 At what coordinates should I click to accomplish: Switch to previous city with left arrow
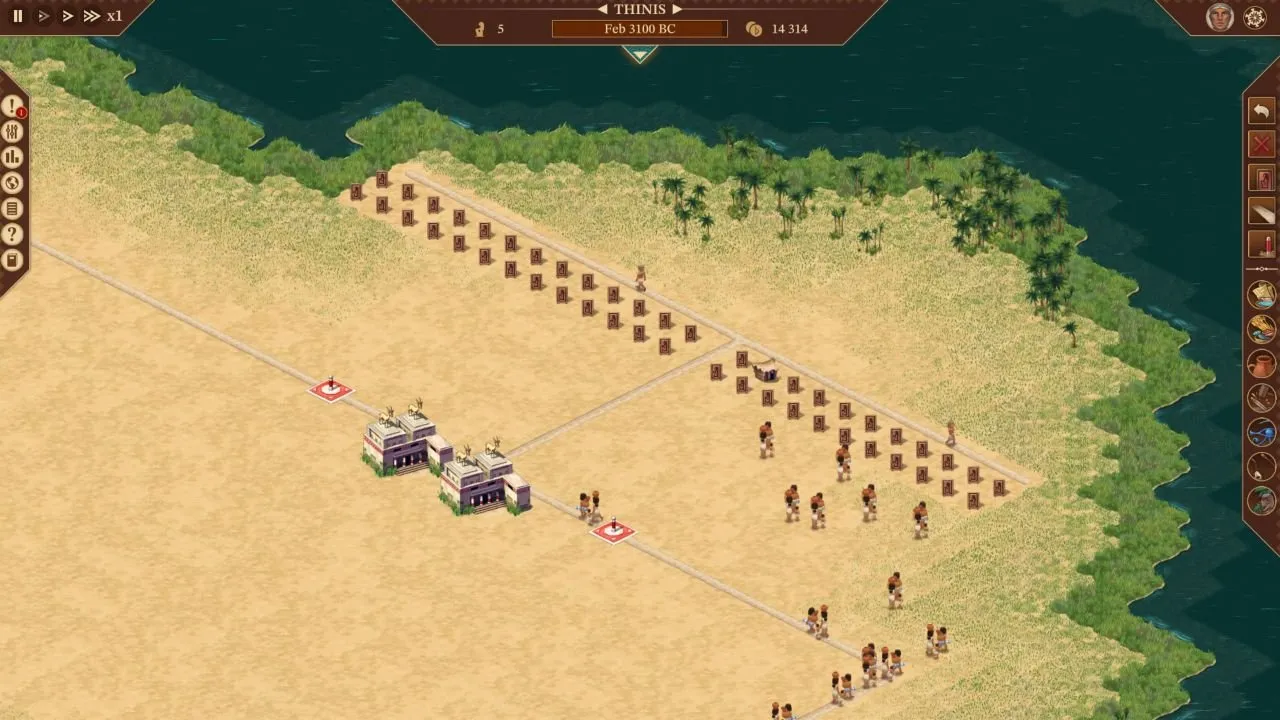(603, 9)
